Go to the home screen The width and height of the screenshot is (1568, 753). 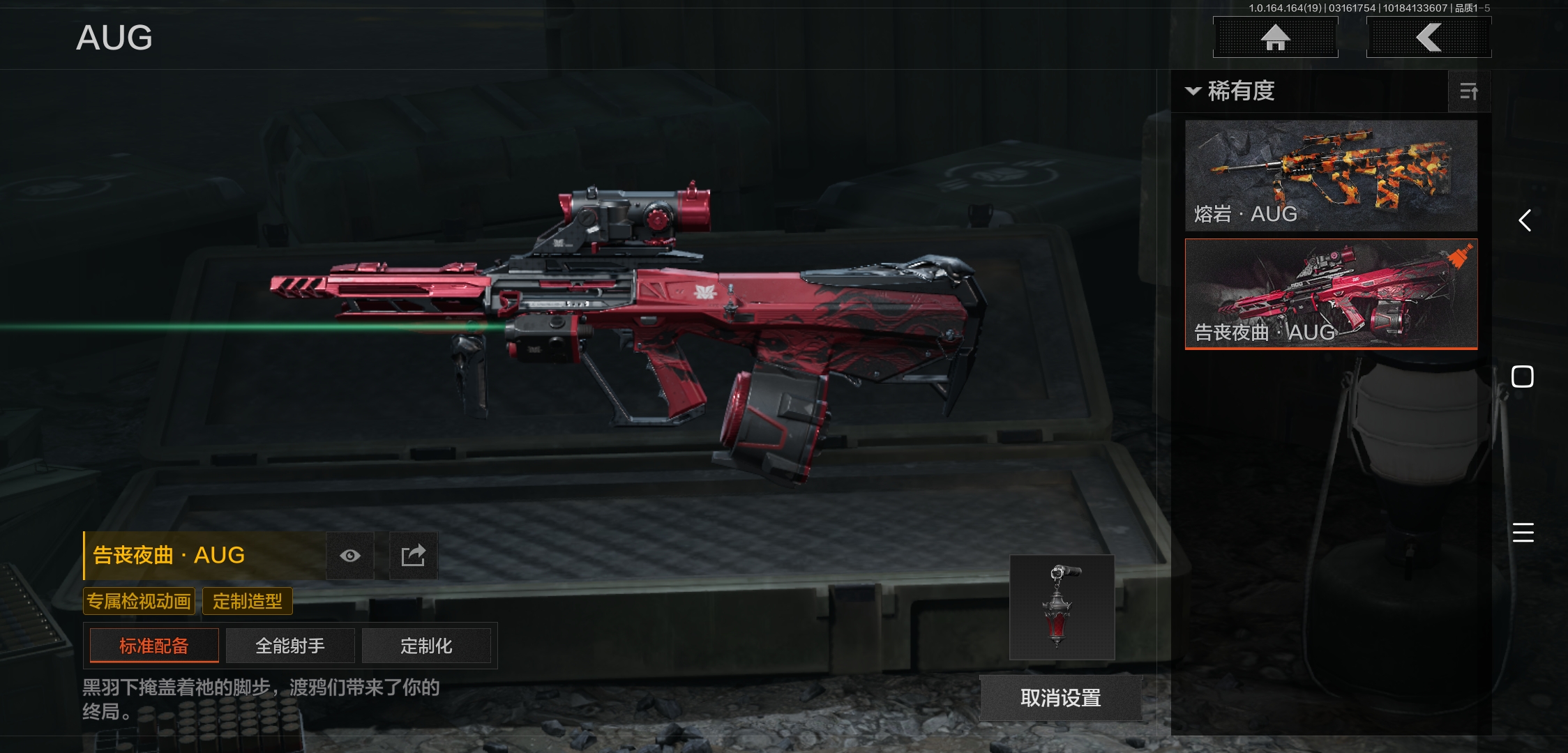click(x=1275, y=38)
